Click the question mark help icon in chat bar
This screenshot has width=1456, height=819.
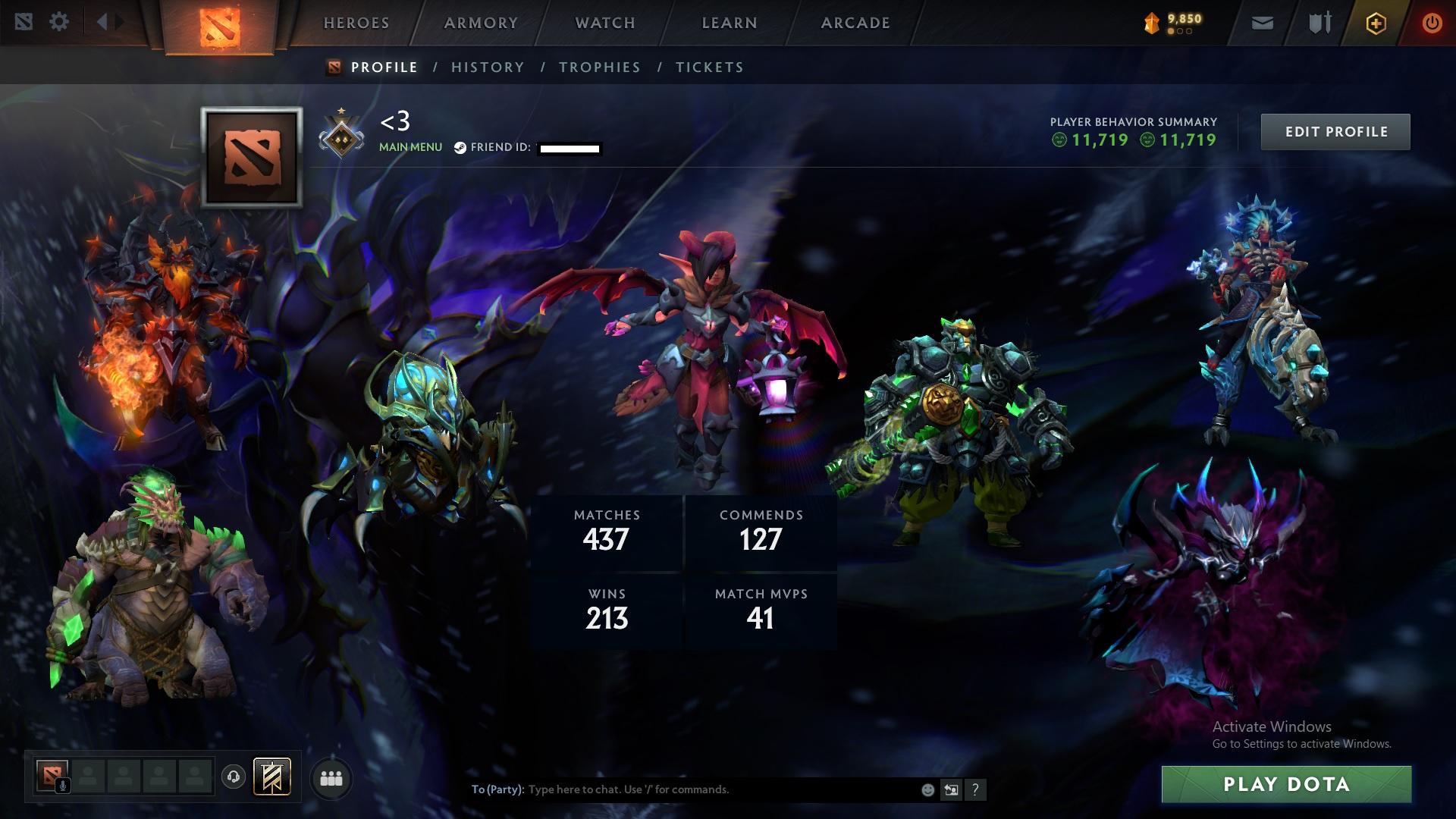tap(975, 789)
